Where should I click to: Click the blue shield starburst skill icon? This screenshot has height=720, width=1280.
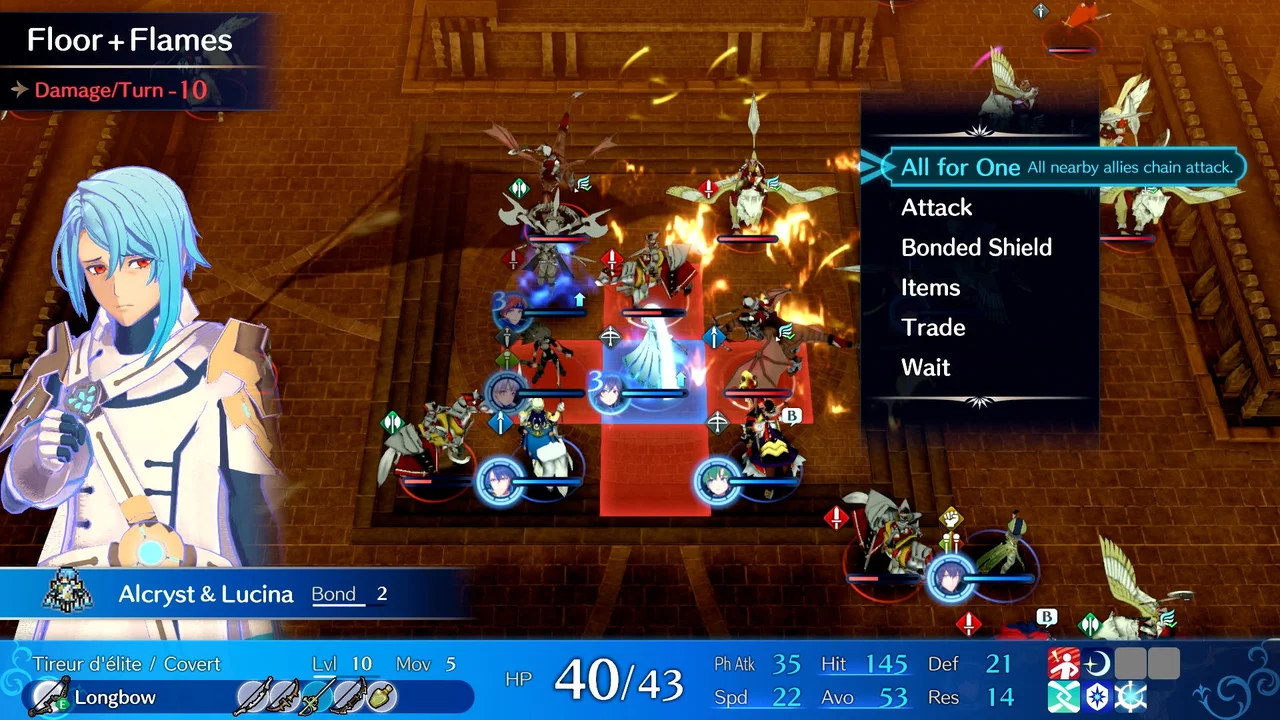tap(1098, 697)
